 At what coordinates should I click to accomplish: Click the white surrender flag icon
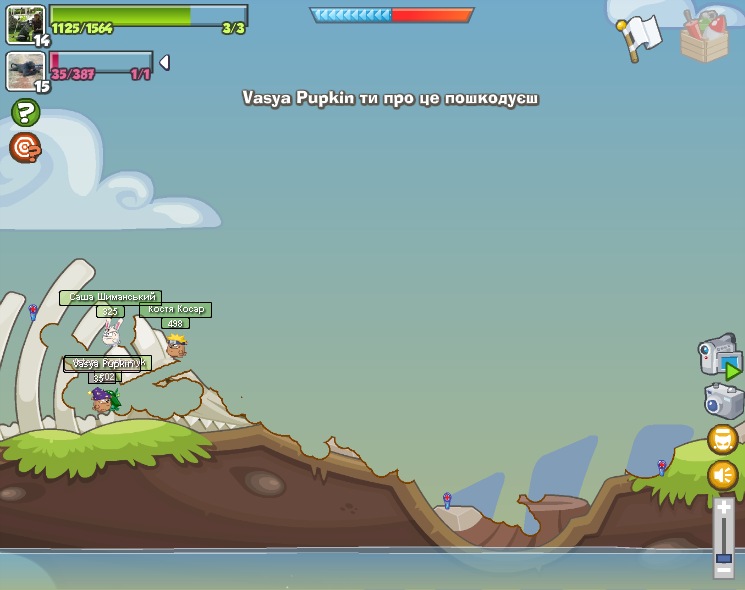click(638, 37)
